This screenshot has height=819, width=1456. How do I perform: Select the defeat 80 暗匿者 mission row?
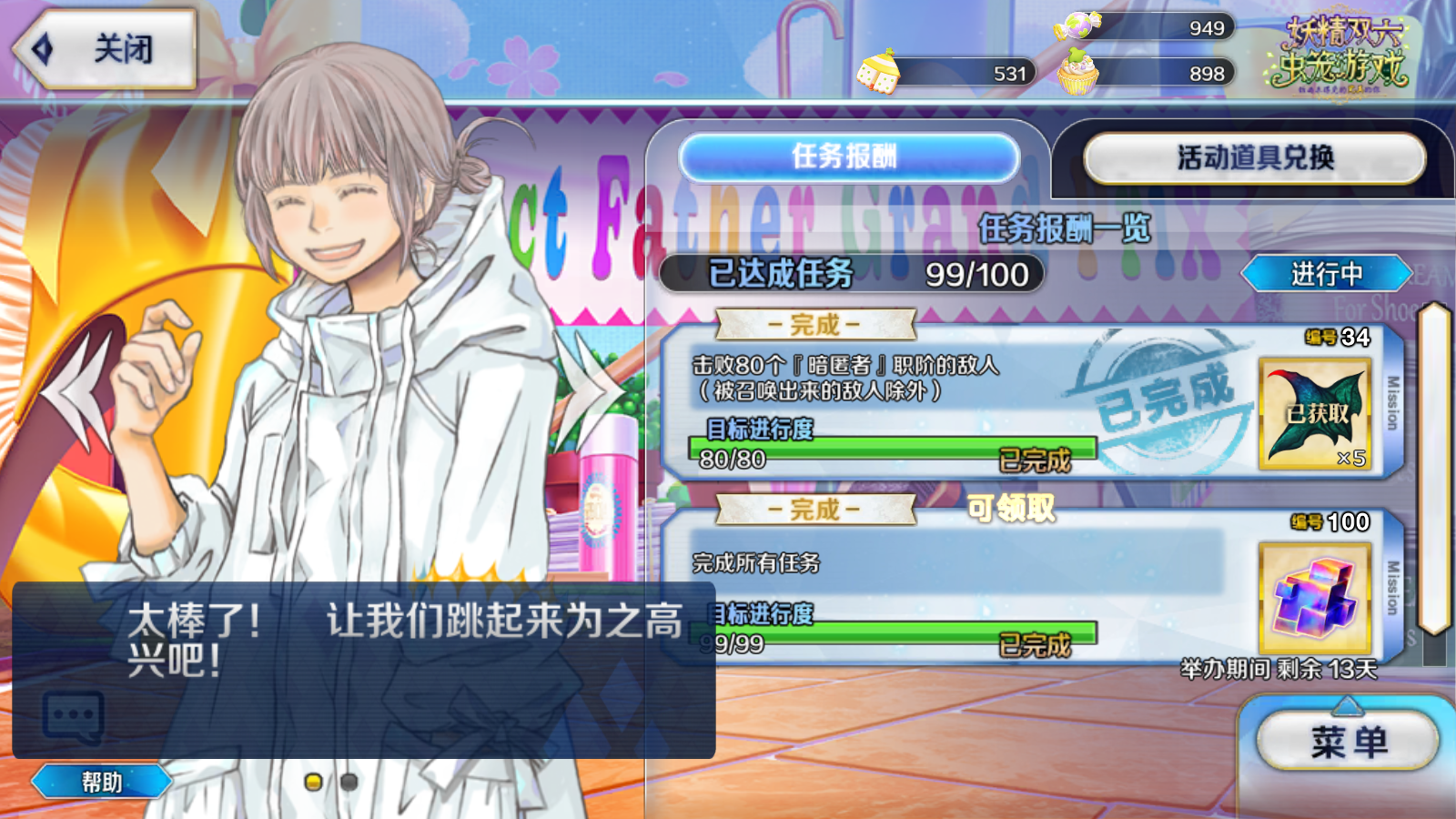tap(910, 379)
